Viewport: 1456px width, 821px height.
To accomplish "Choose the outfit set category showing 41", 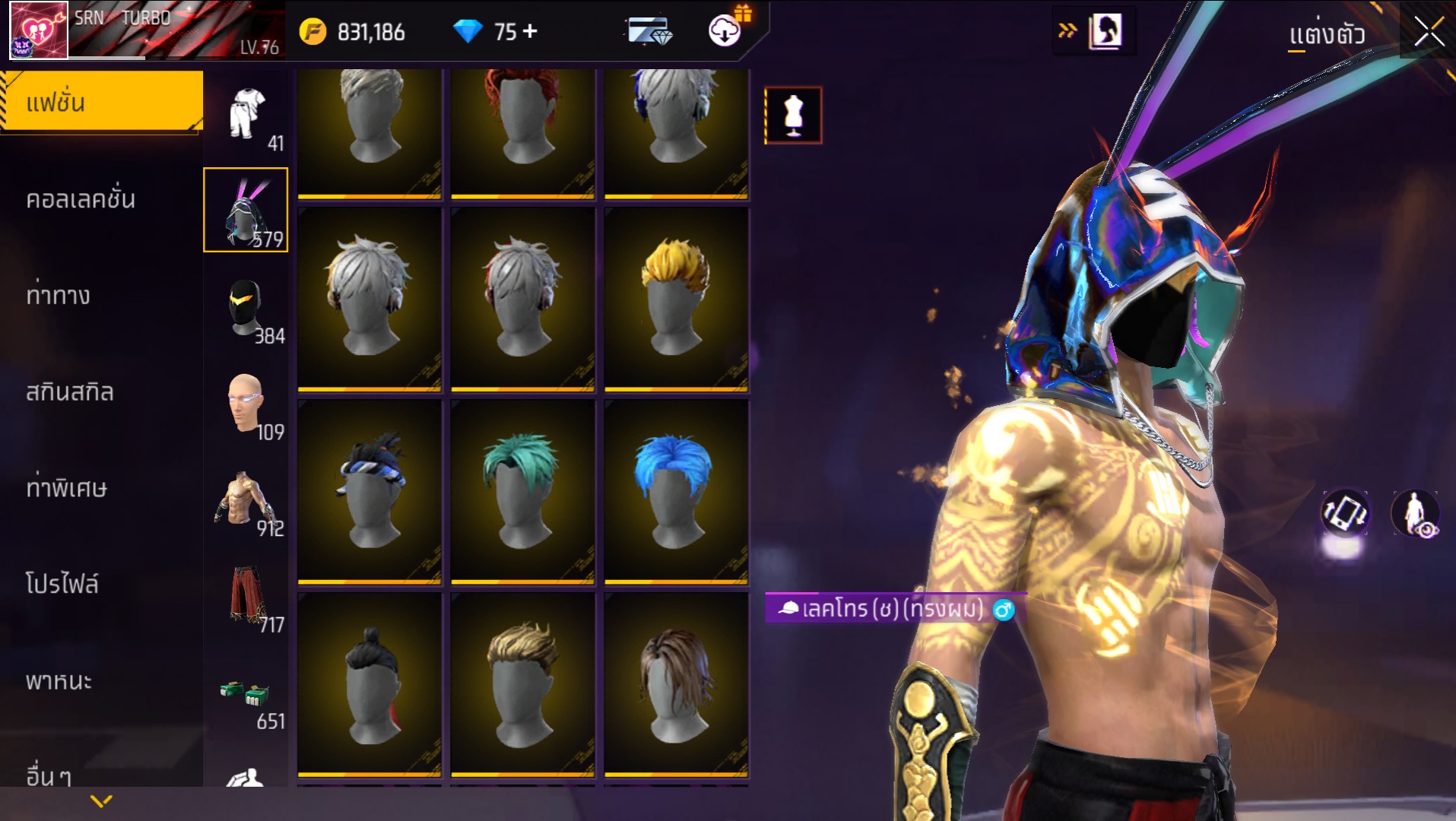I will click(x=248, y=116).
